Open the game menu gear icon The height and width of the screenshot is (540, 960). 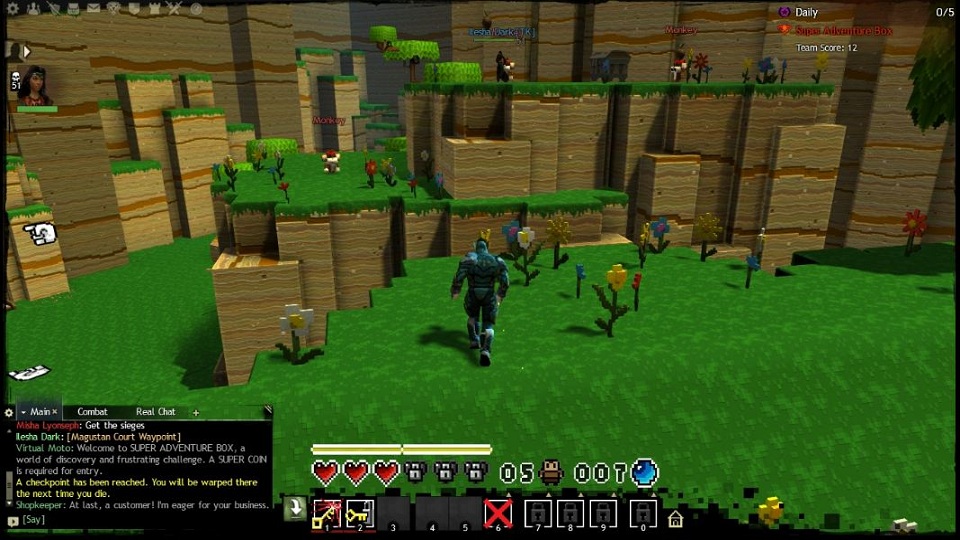tap(11, 8)
